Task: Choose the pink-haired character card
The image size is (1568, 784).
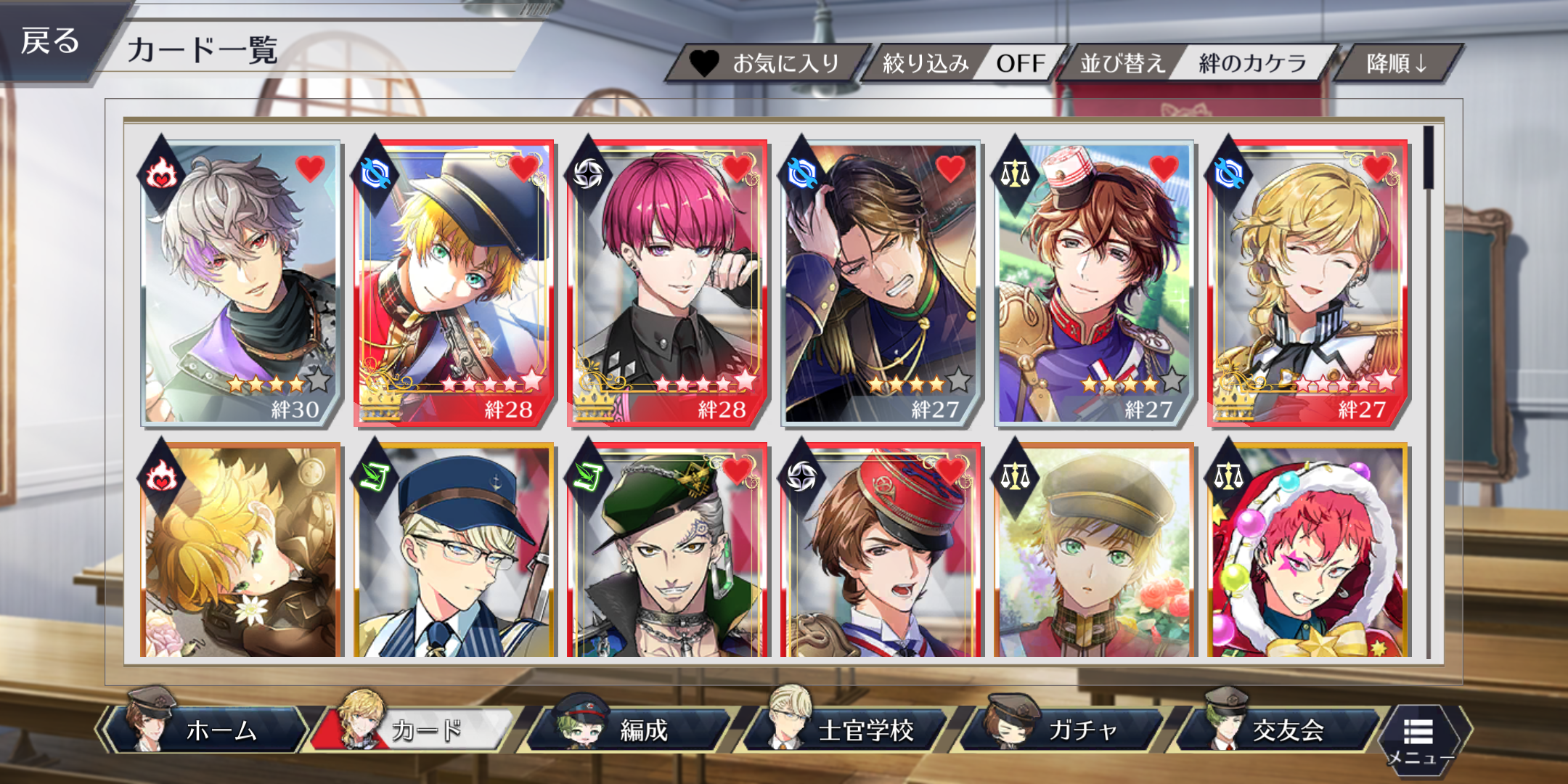Action: 668,283
